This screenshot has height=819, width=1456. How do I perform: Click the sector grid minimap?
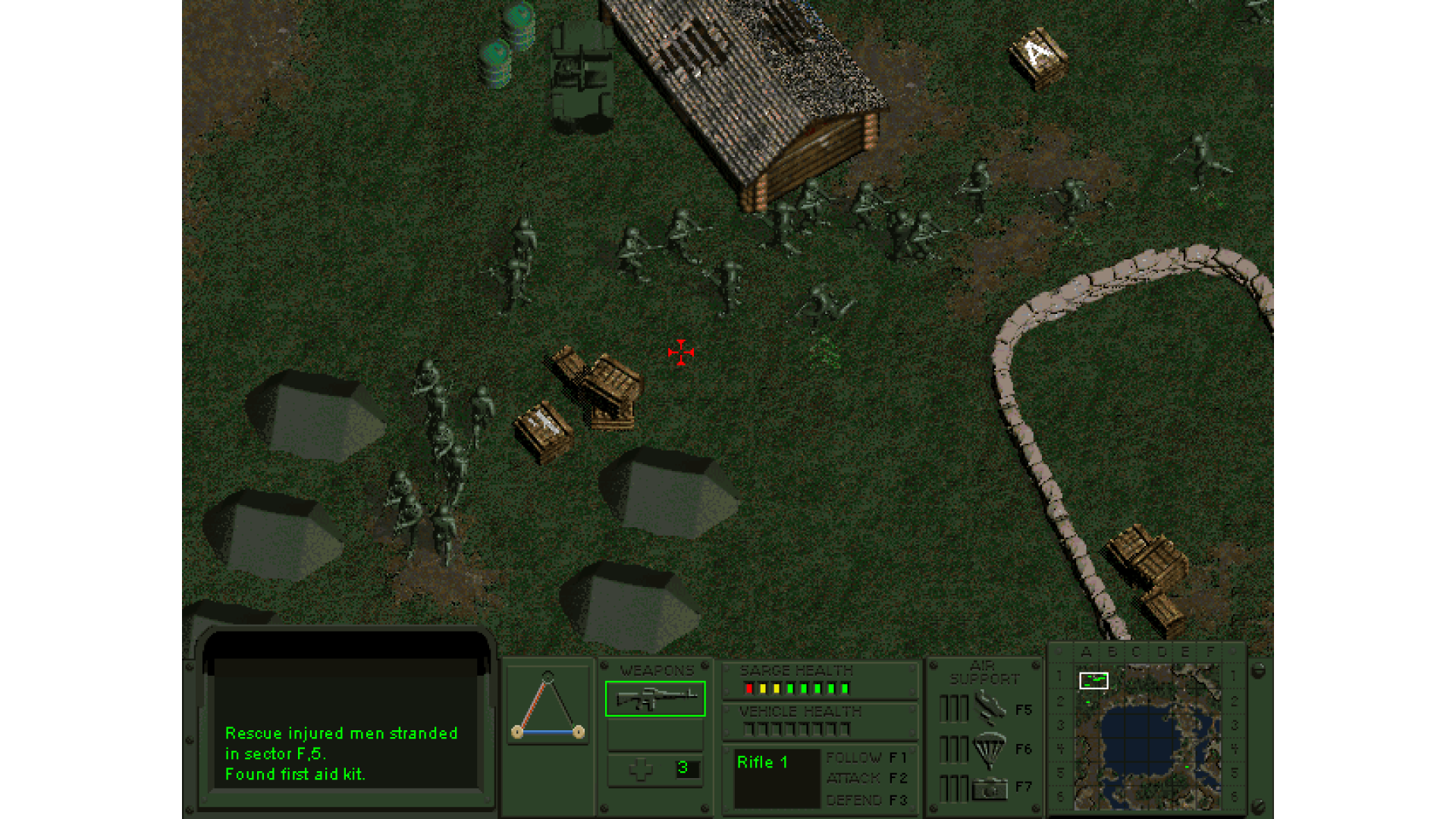pos(1146,736)
